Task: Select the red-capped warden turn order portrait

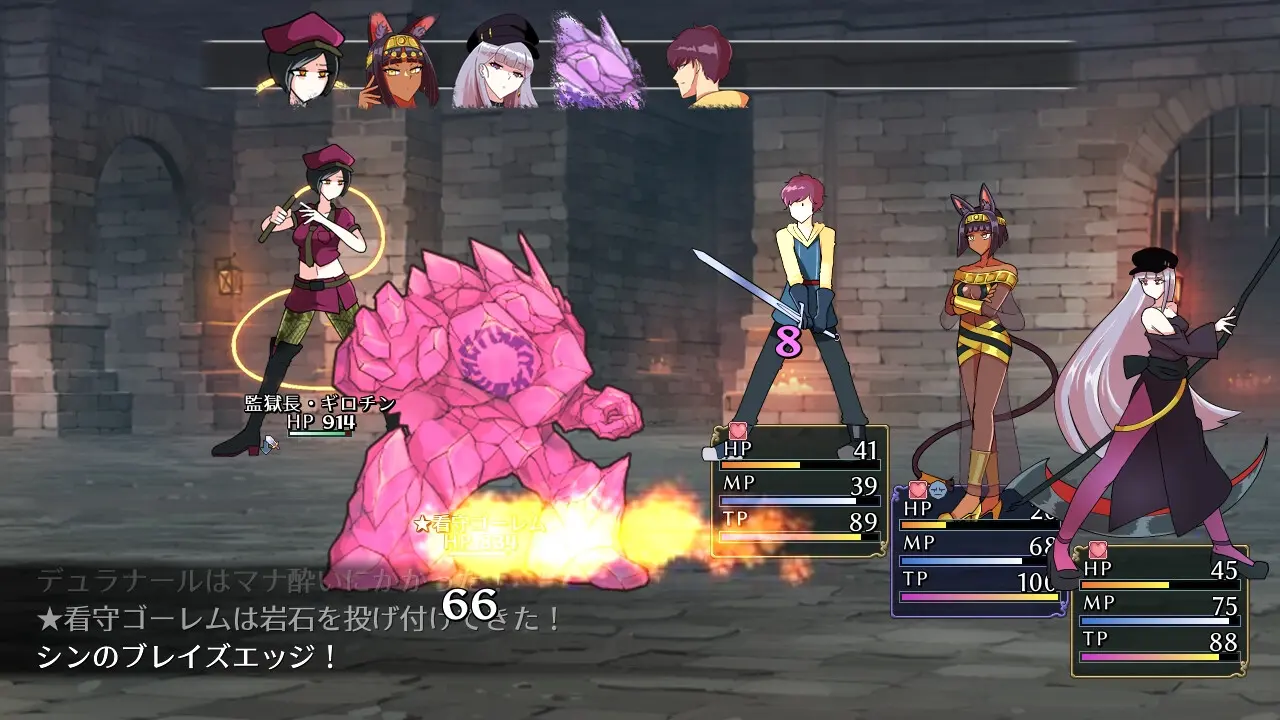Action: coord(298,60)
